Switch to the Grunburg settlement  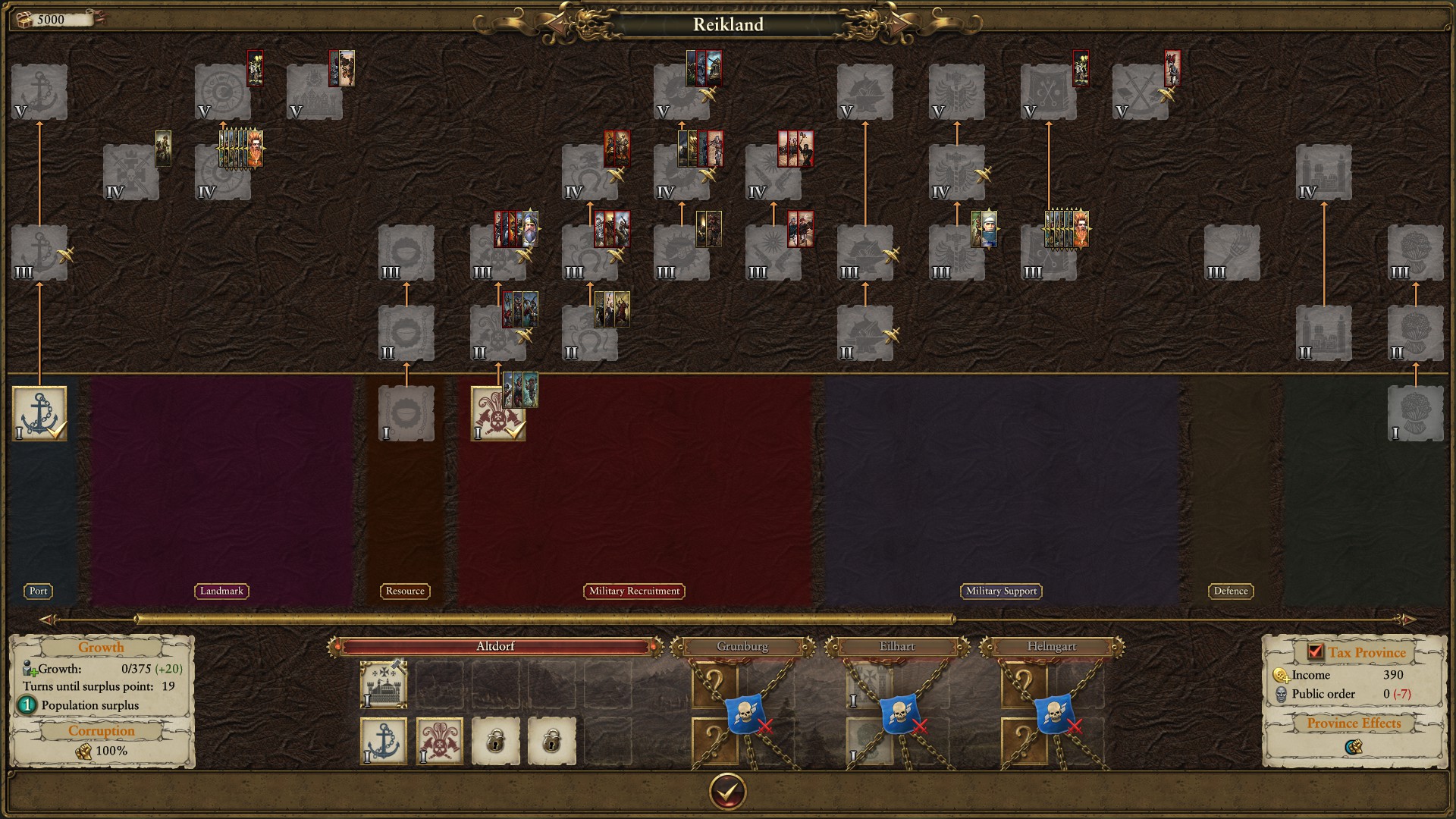point(742,647)
